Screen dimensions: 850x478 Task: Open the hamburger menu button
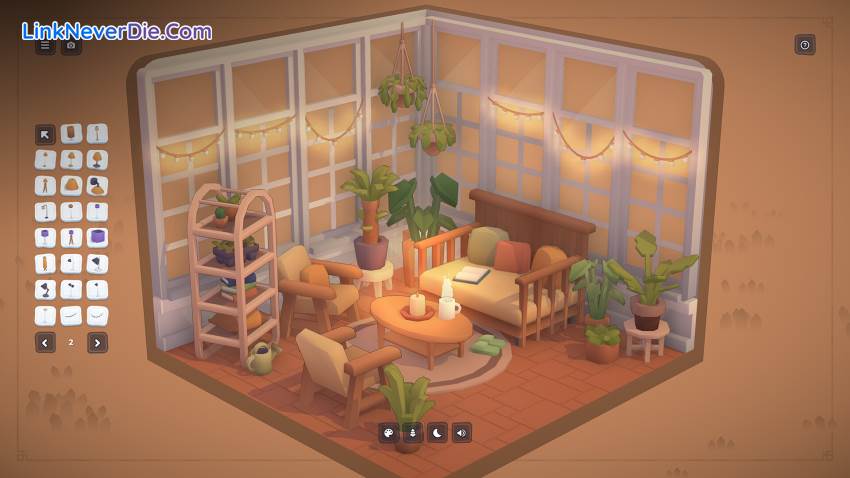45,45
